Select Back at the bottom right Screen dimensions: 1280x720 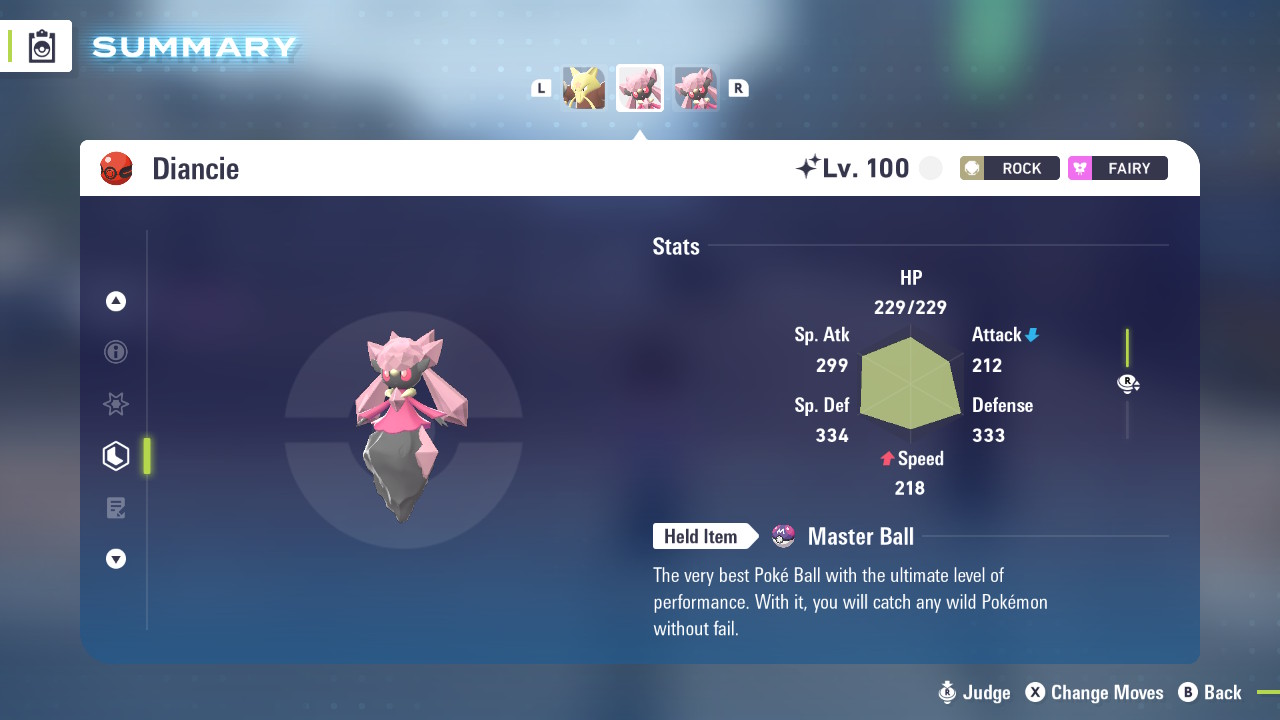click(x=1222, y=692)
